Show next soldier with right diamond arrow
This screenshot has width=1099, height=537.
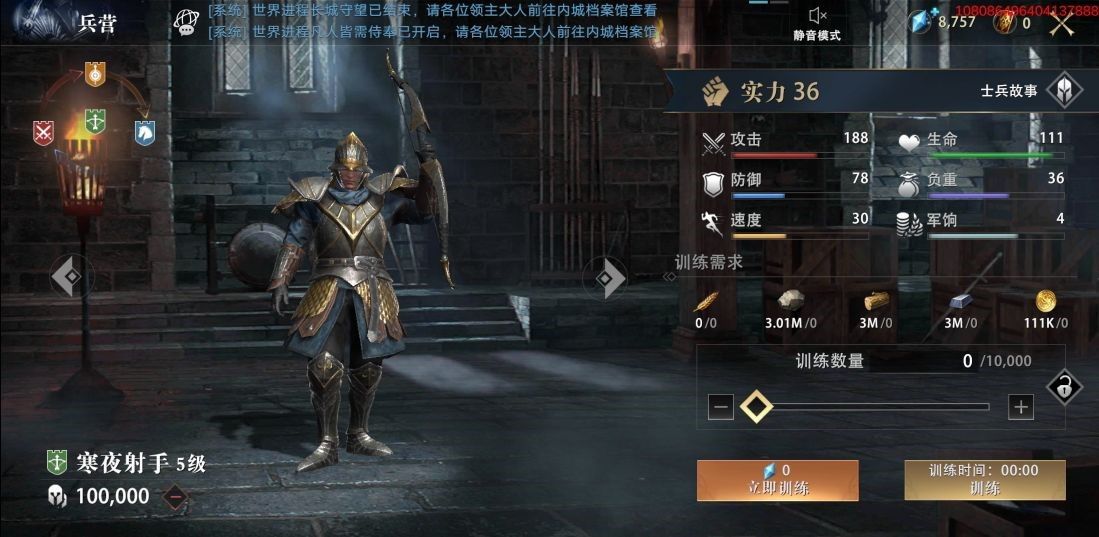[x=609, y=277]
